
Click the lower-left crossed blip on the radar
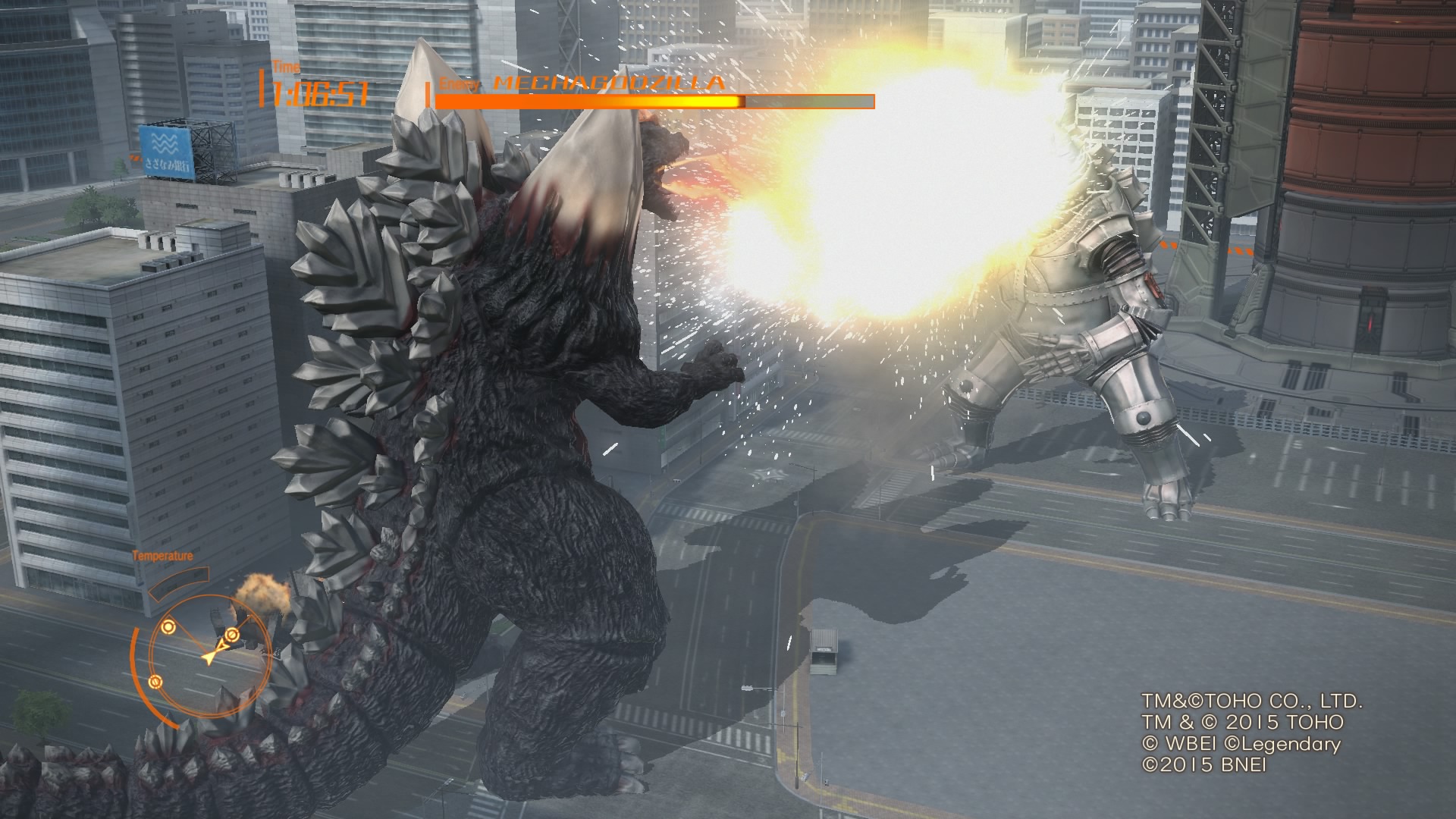(x=155, y=682)
